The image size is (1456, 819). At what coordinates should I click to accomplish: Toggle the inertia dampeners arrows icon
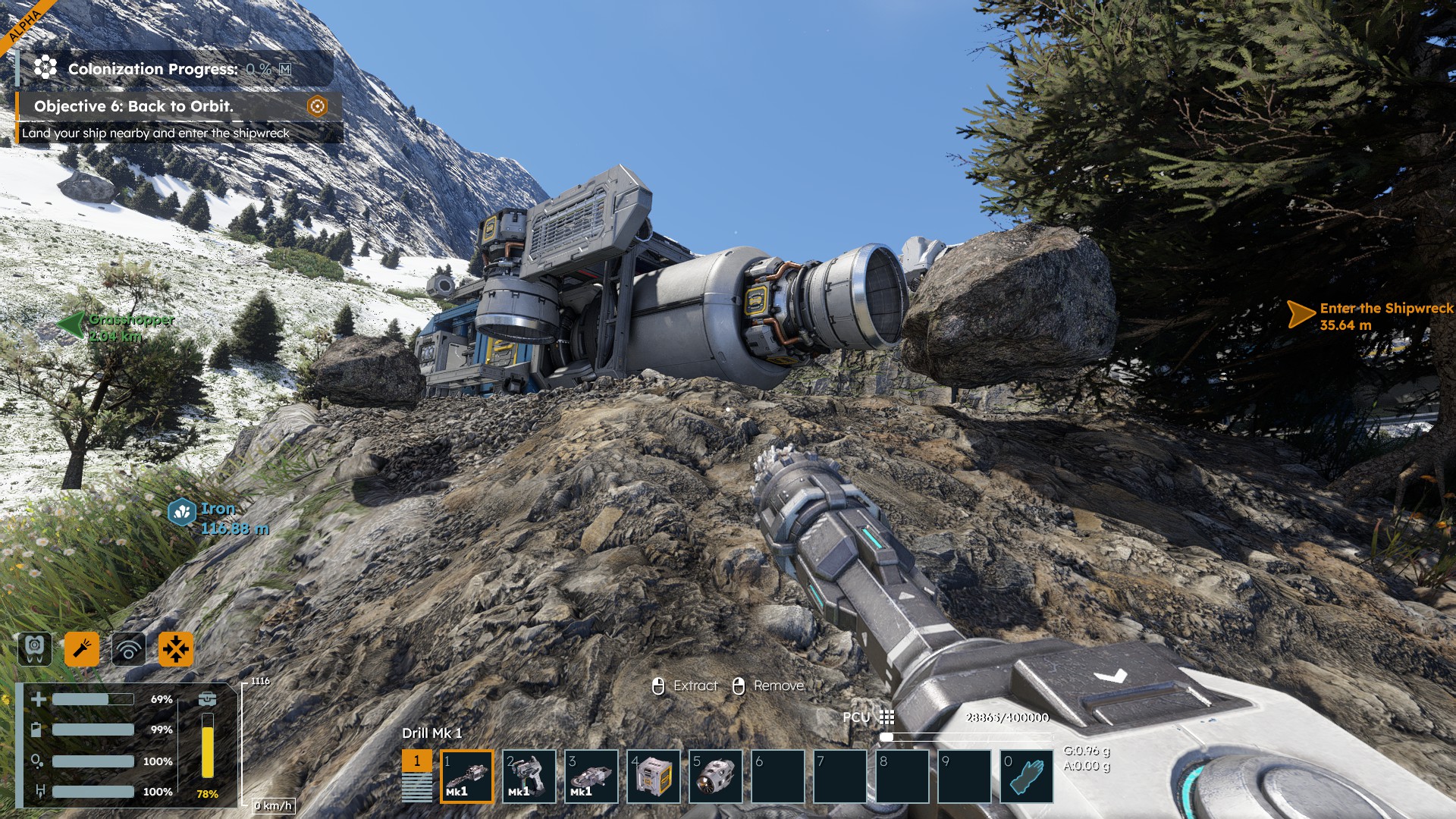tap(176, 649)
